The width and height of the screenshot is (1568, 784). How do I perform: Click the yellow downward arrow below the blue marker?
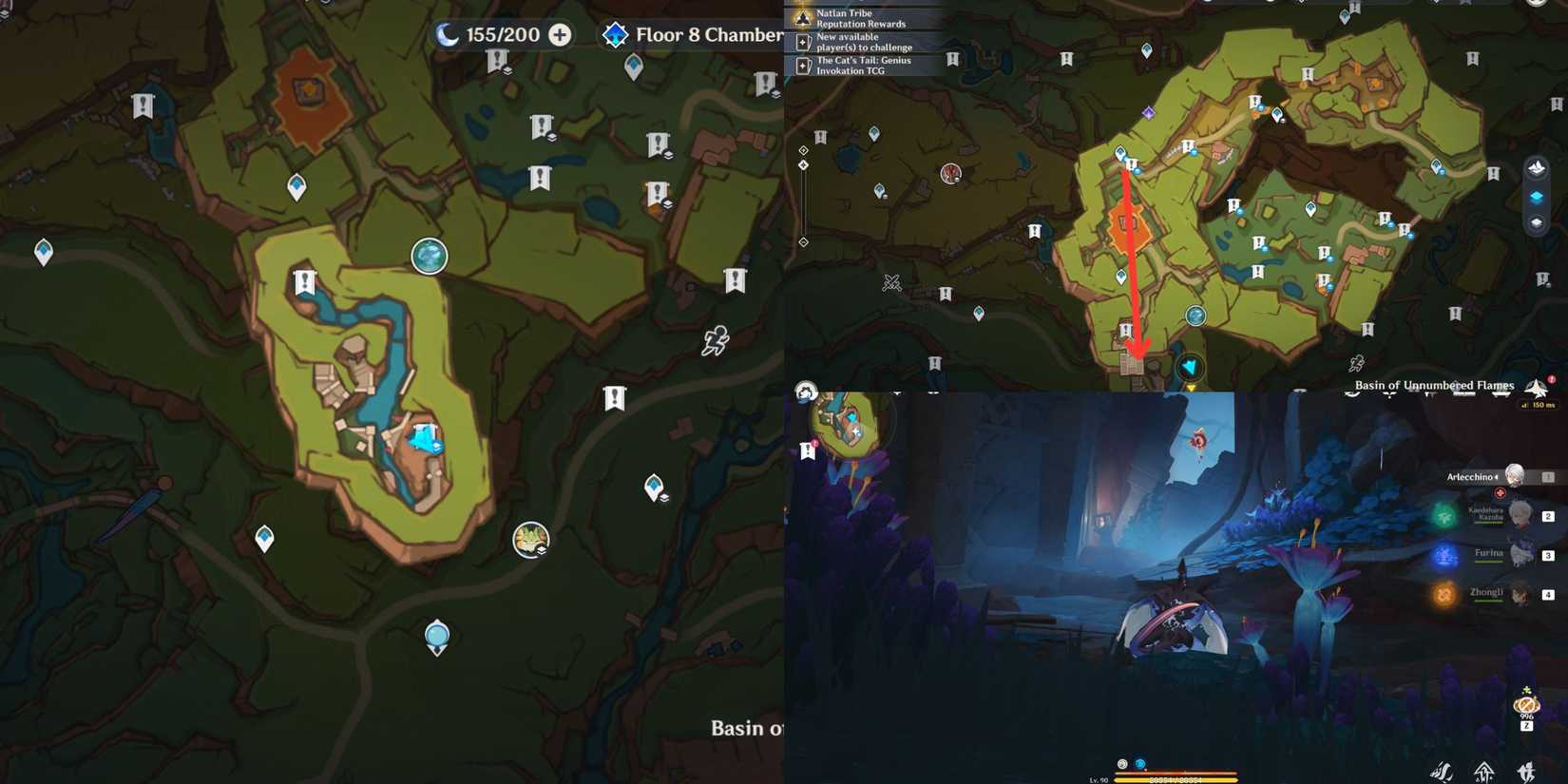(x=1190, y=388)
